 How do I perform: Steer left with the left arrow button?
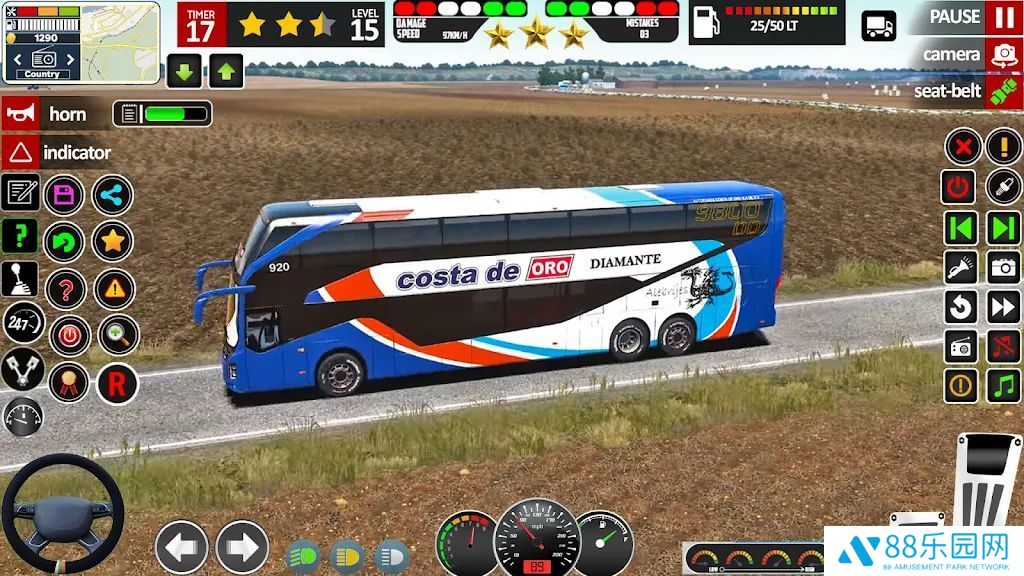click(181, 547)
